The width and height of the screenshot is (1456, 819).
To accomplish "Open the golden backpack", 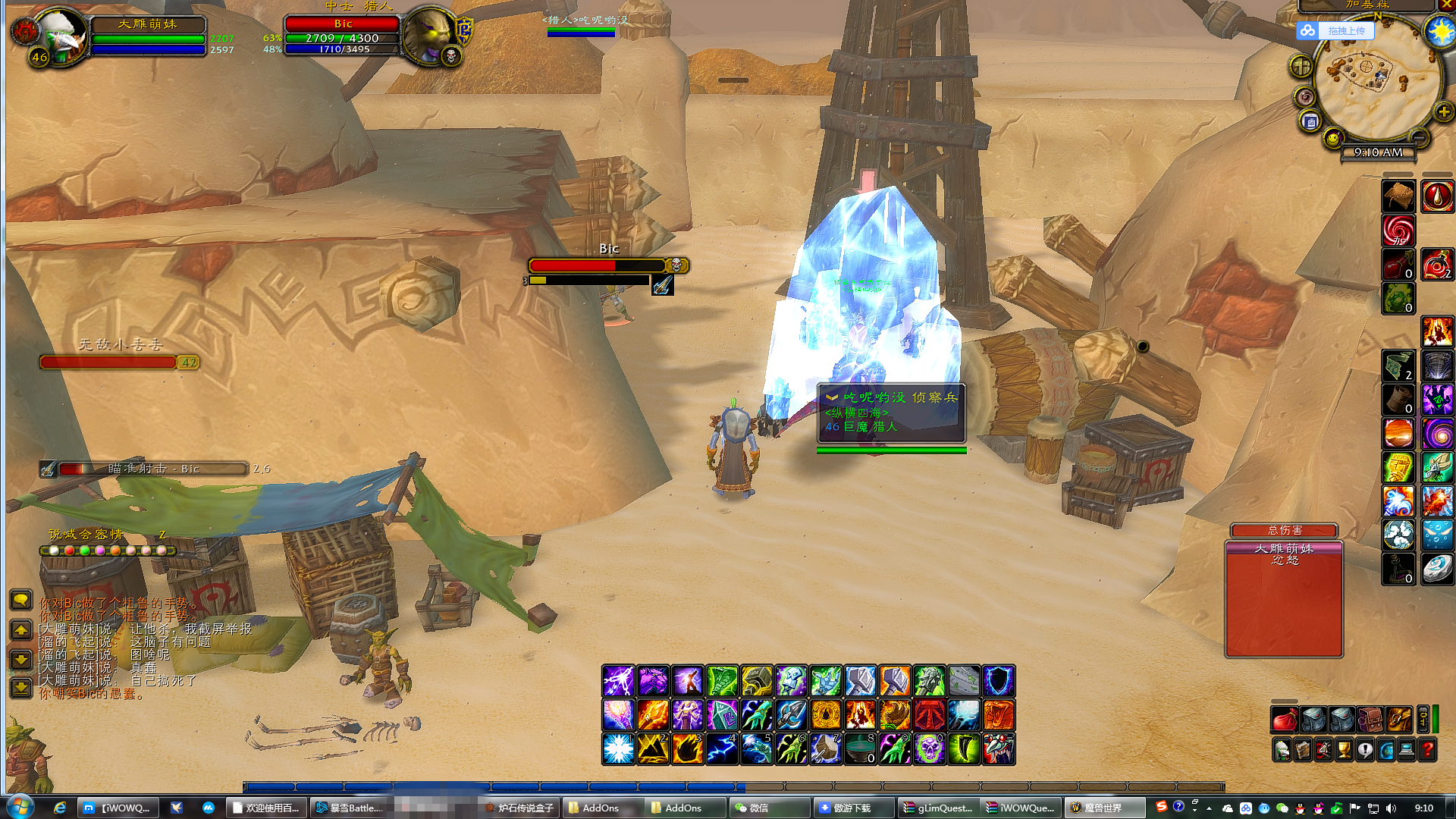I will [1399, 719].
